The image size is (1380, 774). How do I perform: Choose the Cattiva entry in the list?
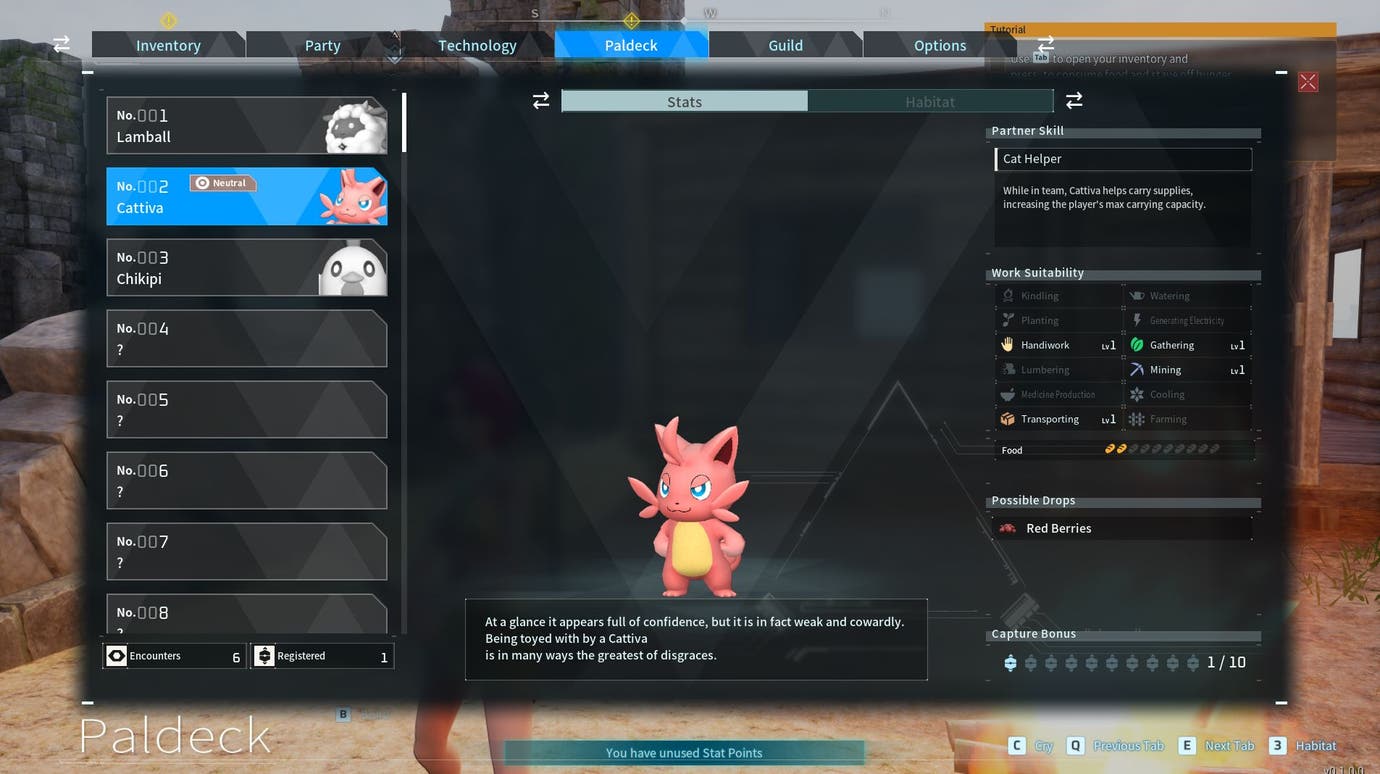[246, 197]
